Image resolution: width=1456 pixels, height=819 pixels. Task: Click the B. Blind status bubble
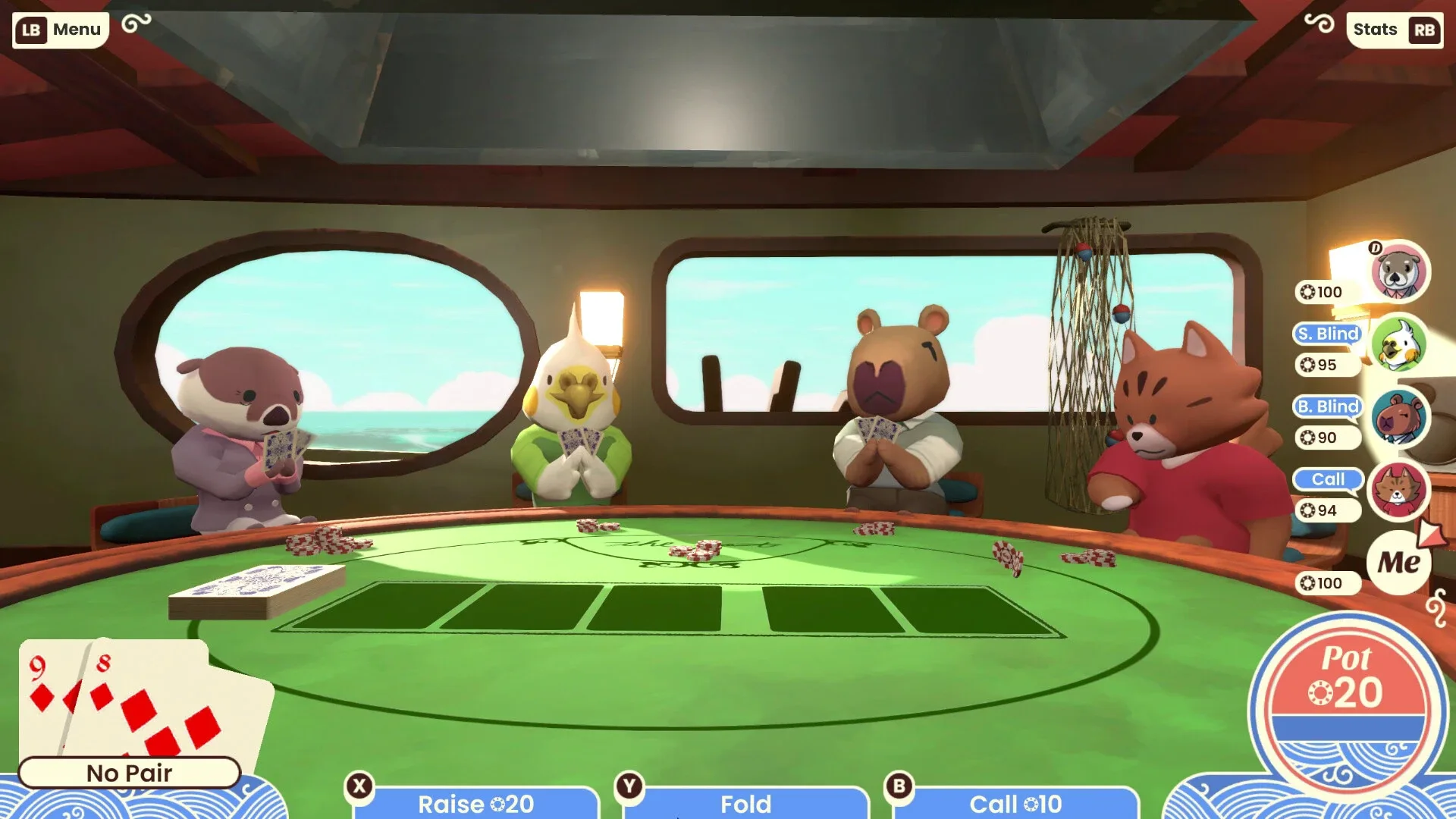1327,407
